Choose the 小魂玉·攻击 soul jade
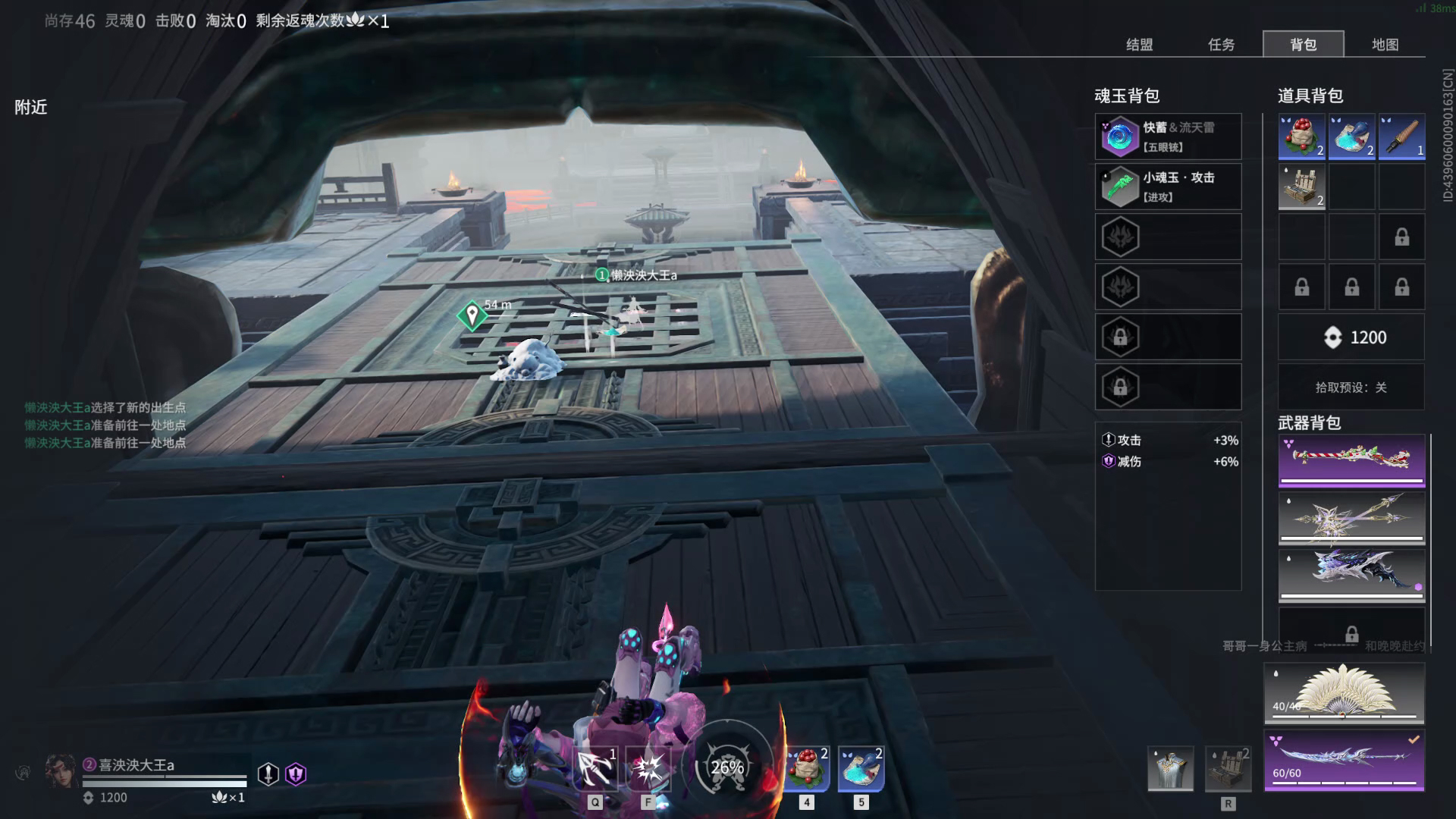Viewport: 1456px width, 819px height. pos(1168,187)
